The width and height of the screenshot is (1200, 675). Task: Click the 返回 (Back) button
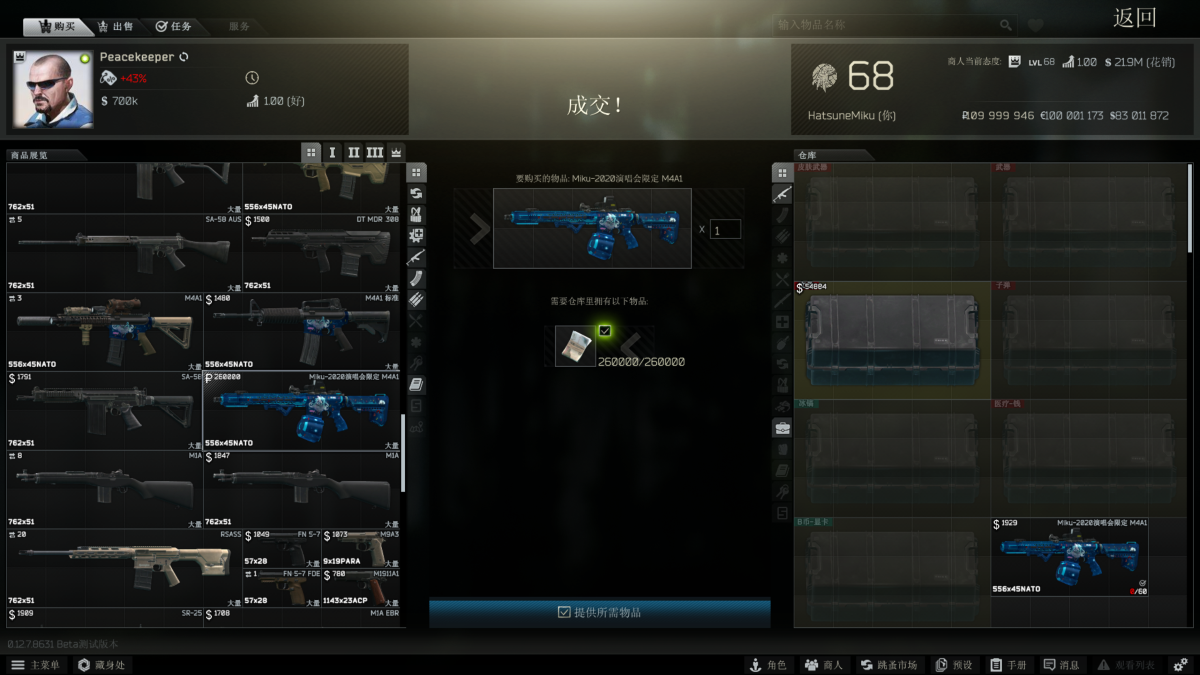[1134, 18]
